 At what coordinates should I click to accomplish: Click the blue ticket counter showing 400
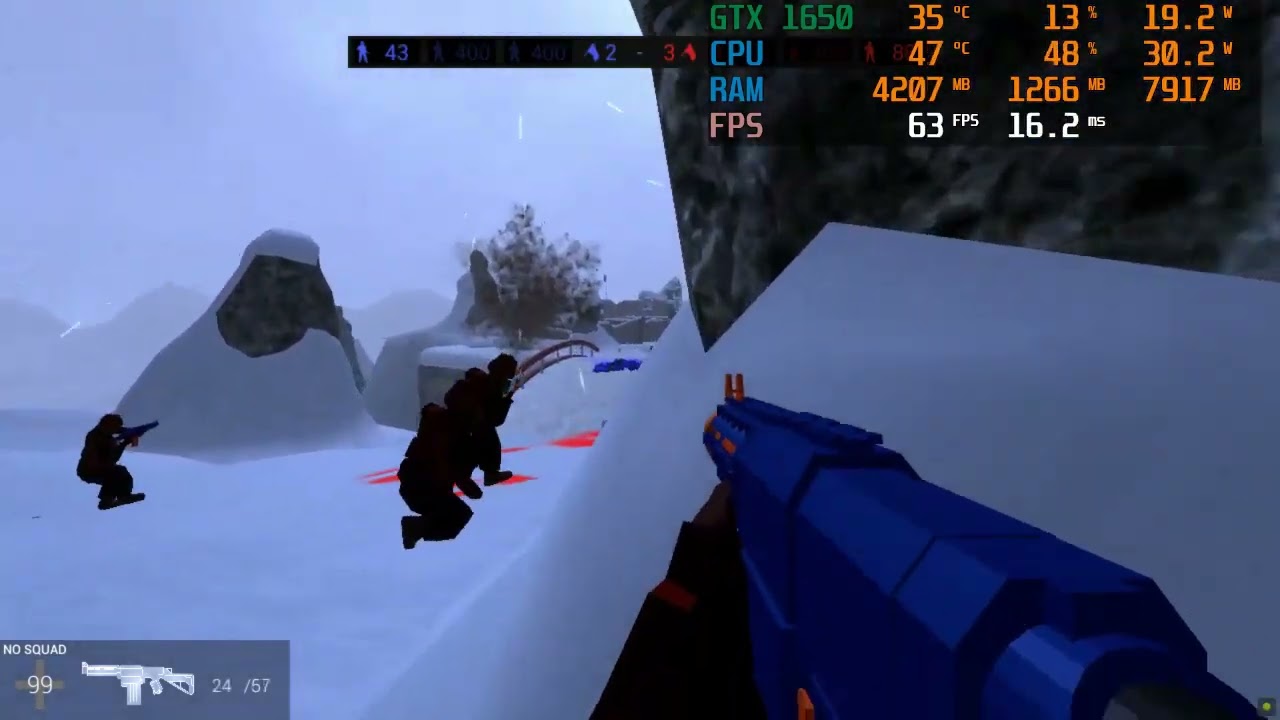pyautogui.click(x=473, y=52)
